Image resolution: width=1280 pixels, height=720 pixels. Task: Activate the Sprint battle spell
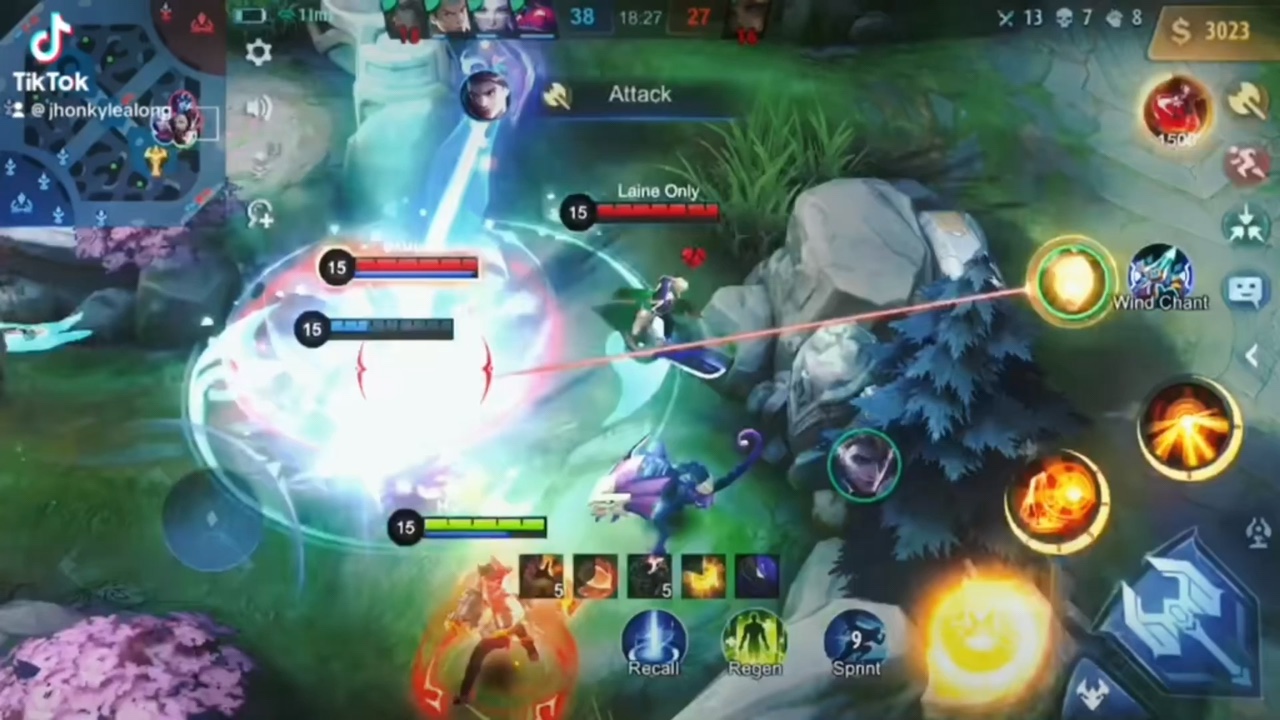coord(856,640)
